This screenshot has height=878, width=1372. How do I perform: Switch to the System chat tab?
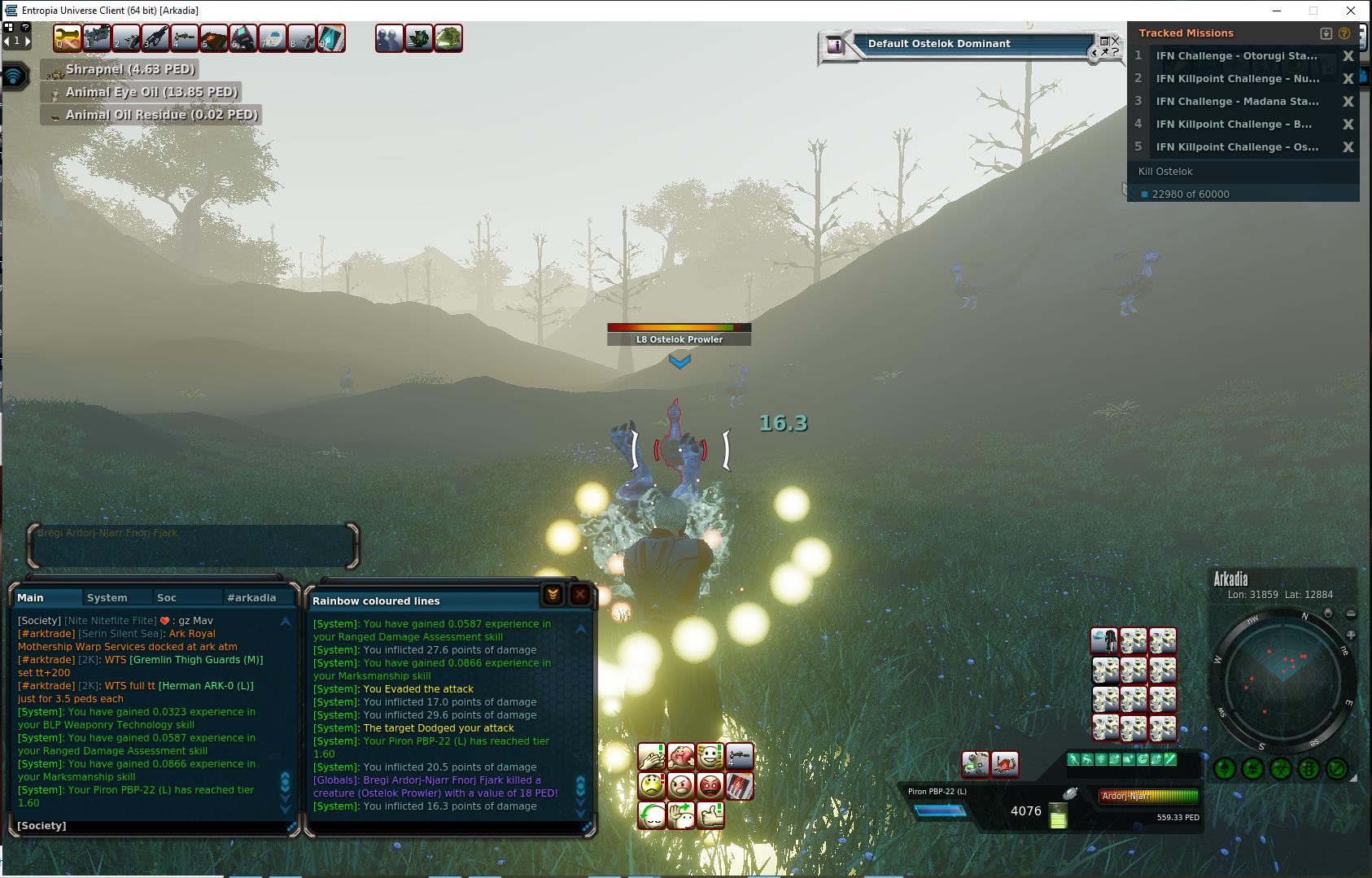[107, 597]
